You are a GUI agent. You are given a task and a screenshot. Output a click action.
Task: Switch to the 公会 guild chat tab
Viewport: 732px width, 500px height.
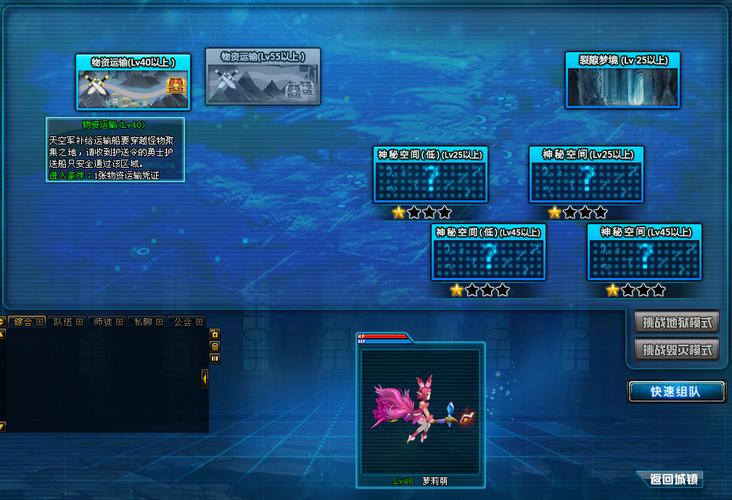186,322
